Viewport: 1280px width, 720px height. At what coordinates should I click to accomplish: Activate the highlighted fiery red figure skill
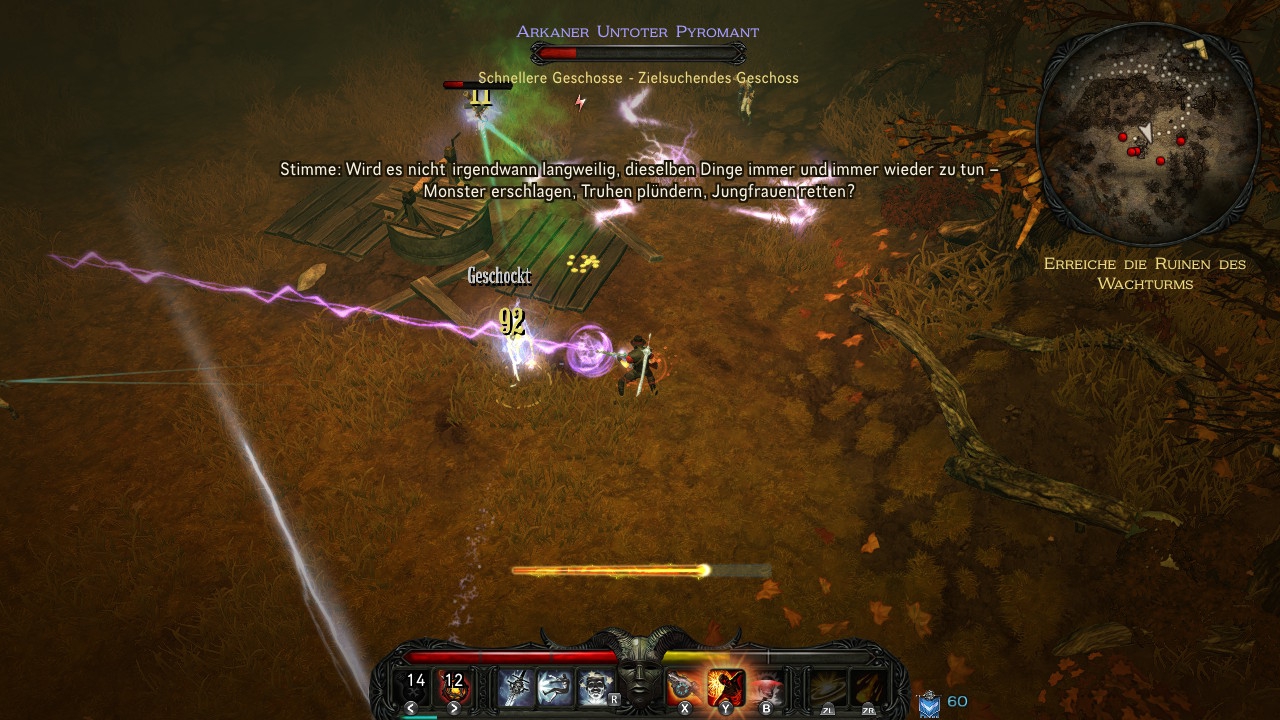tap(725, 686)
